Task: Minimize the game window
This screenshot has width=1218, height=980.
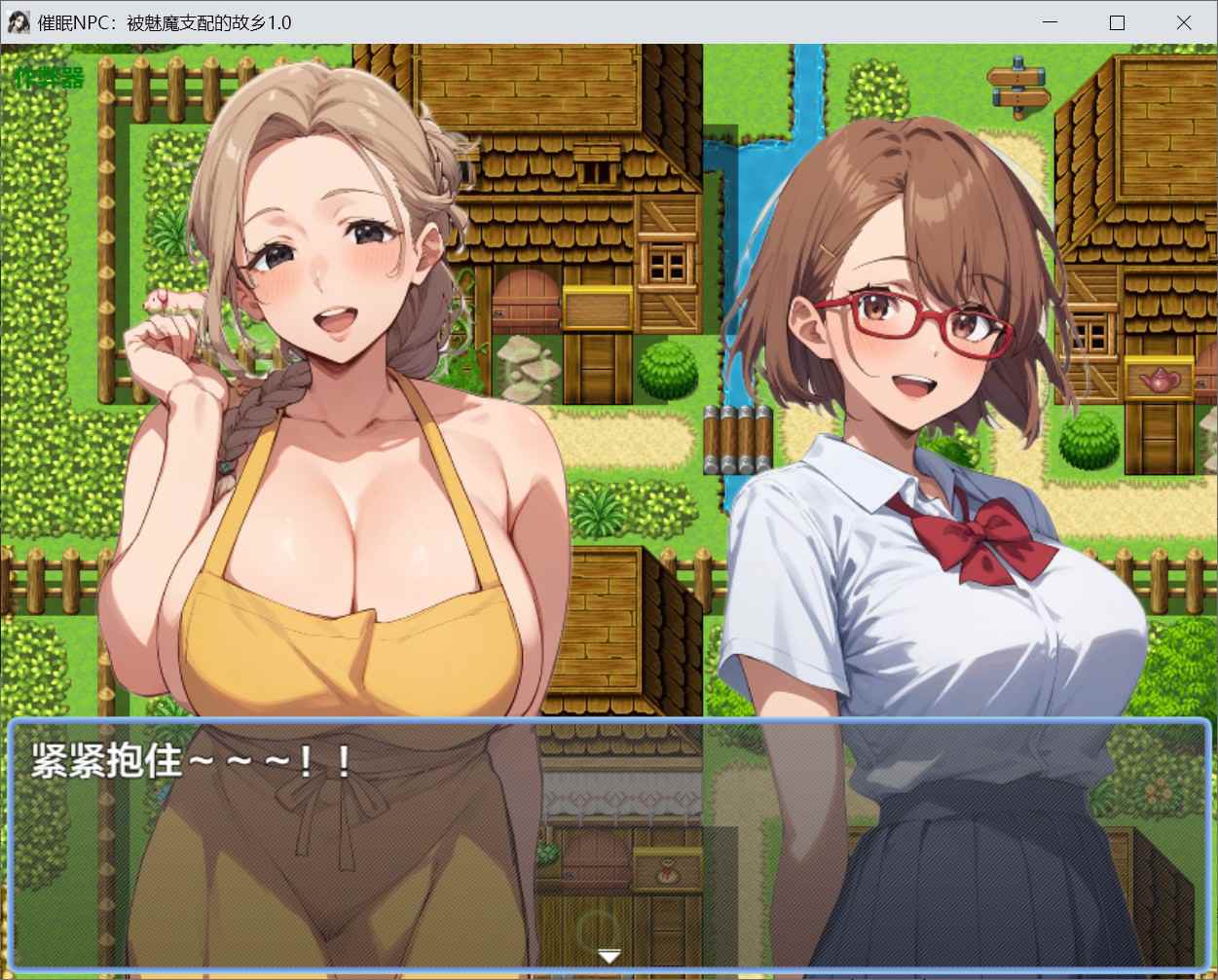Action: (1051, 22)
